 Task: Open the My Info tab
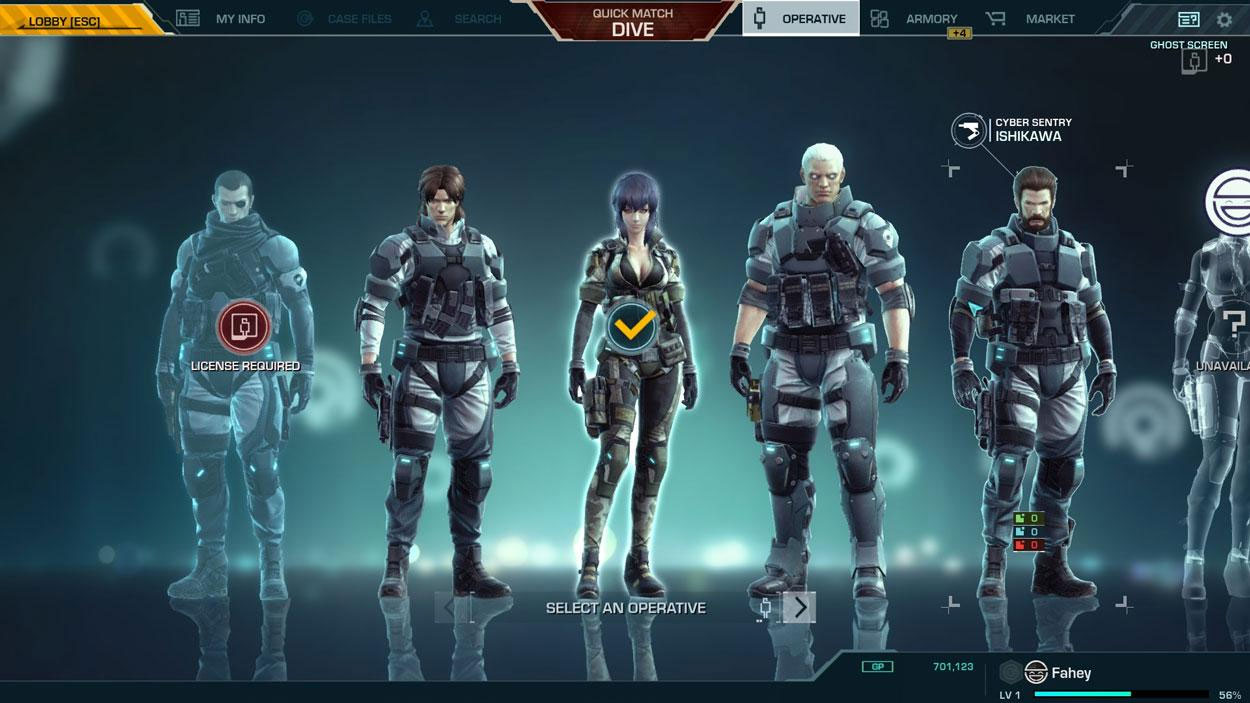221,19
